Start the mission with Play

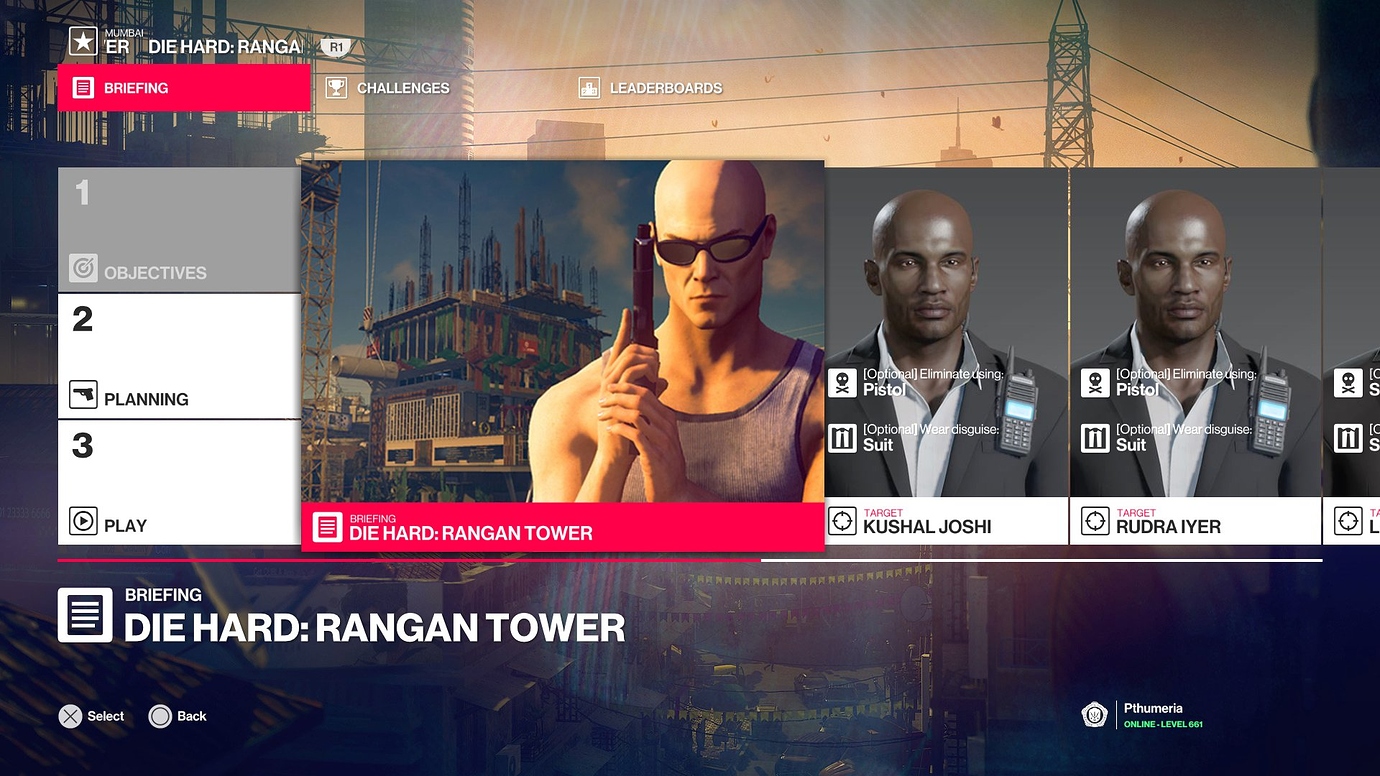coord(179,482)
